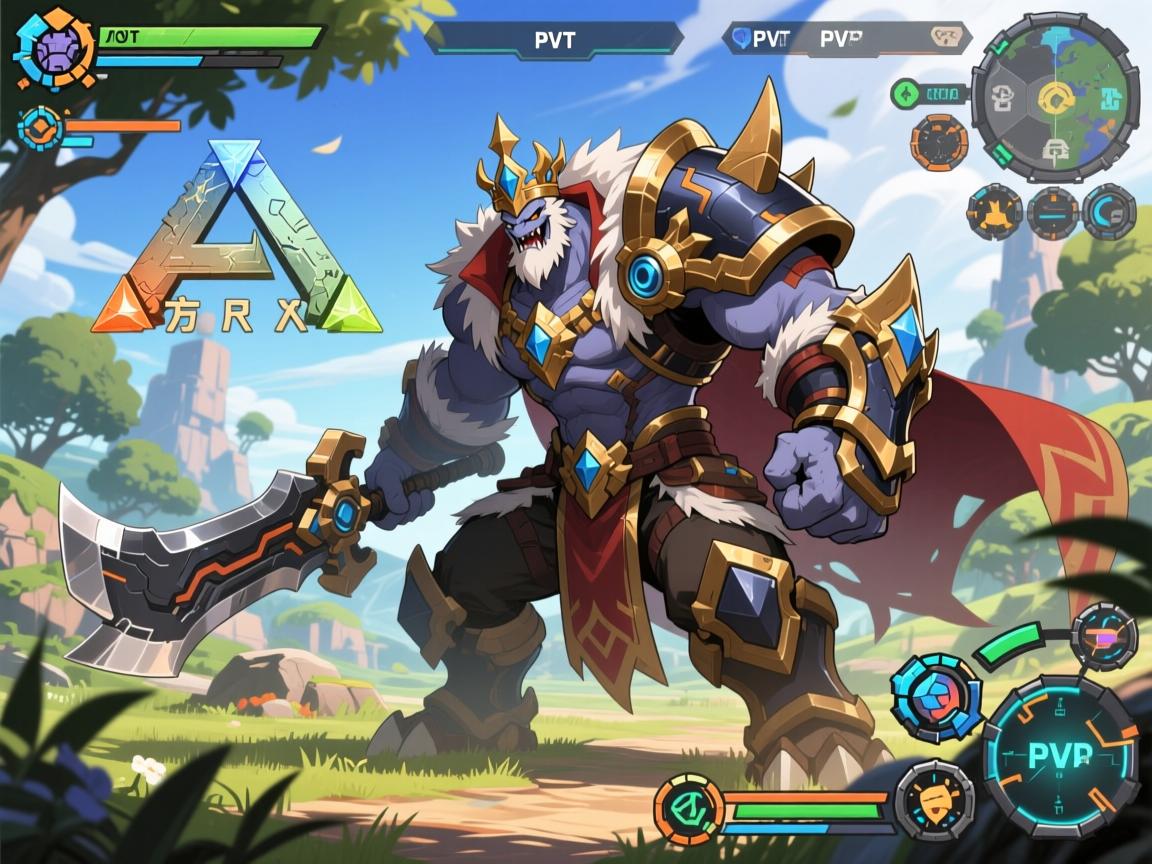This screenshot has width=1152, height=864.
Task: Use the small purple-orange ability icon
Action: pos(1104,635)
